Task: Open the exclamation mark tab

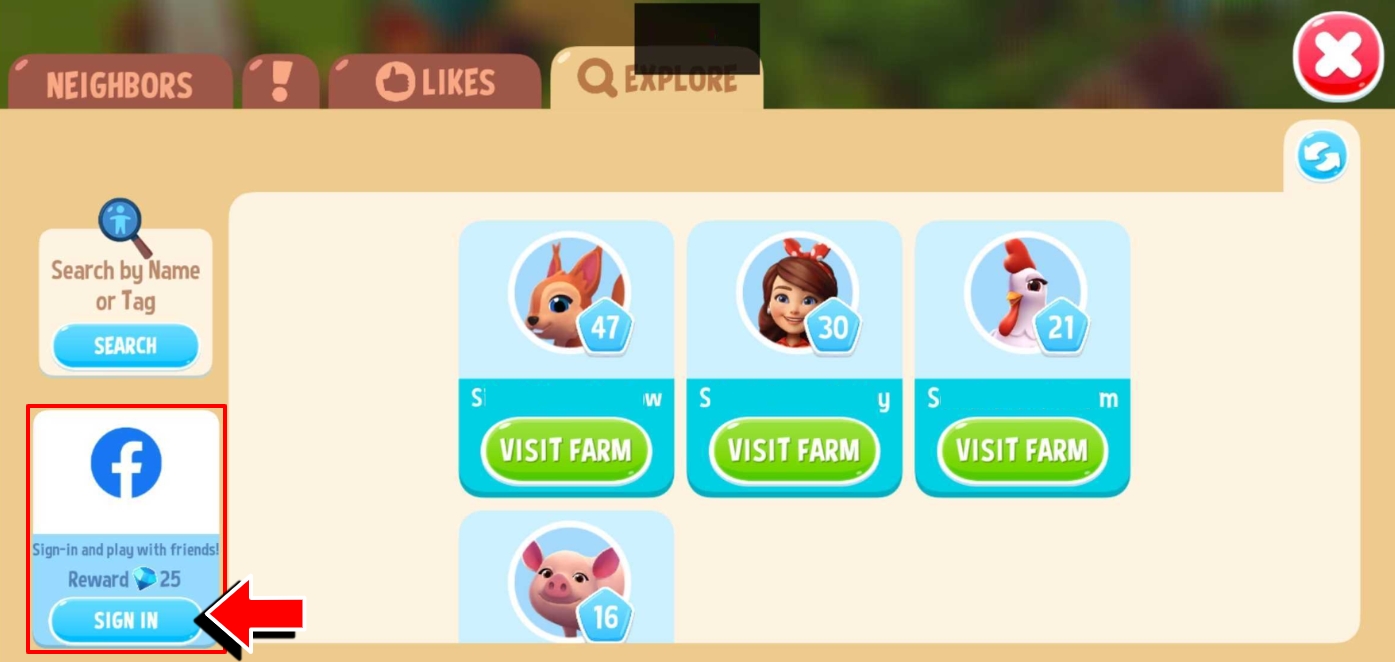Action: [x=281, y=82]
